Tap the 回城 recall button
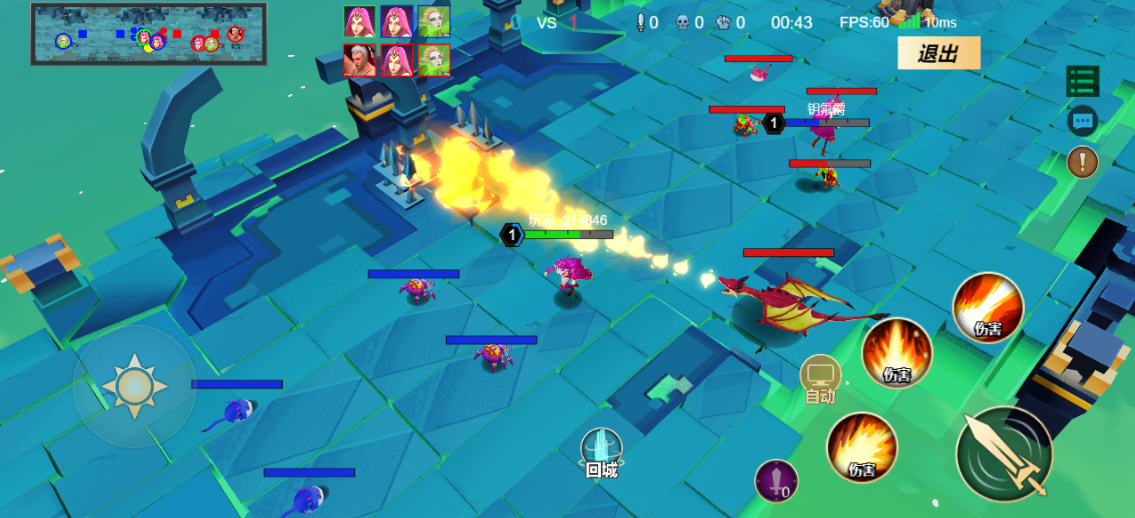This screenshot has height=518, width=1135. click(x=602, y=453)
